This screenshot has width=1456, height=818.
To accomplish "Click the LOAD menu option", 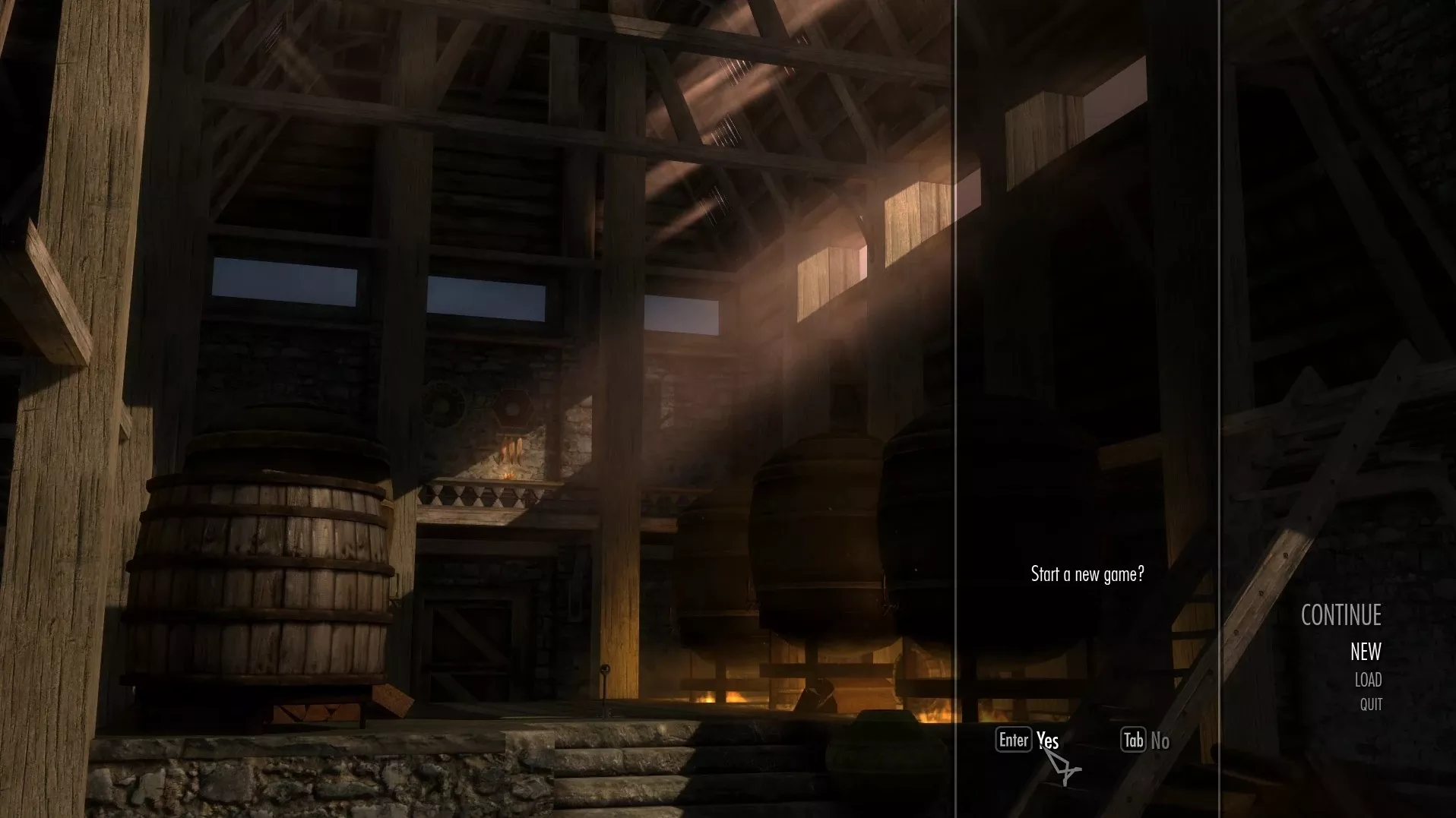I will [x=1368, y=680].
